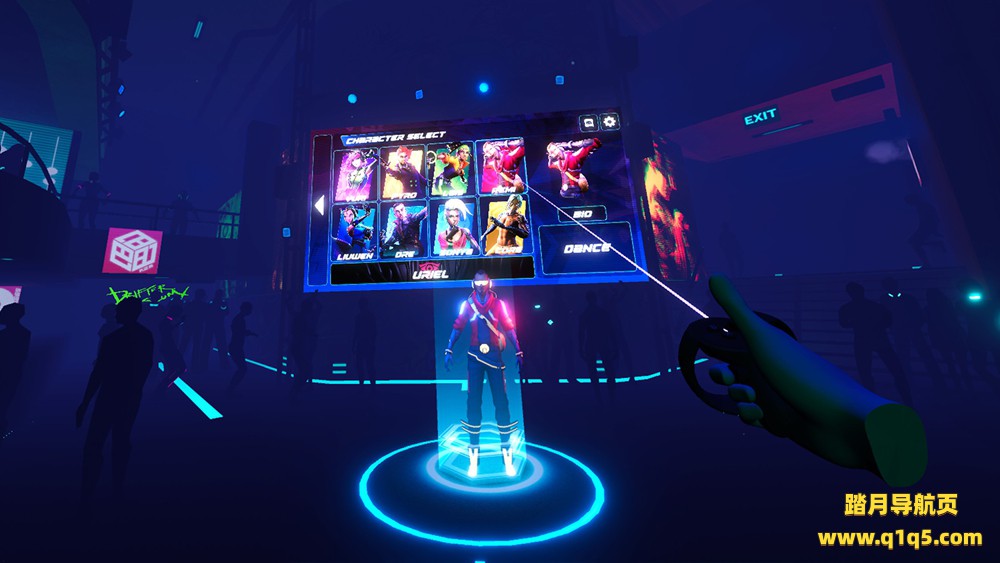
Task: Start dancing with the Dance button
Action: [x=587, y=248]
